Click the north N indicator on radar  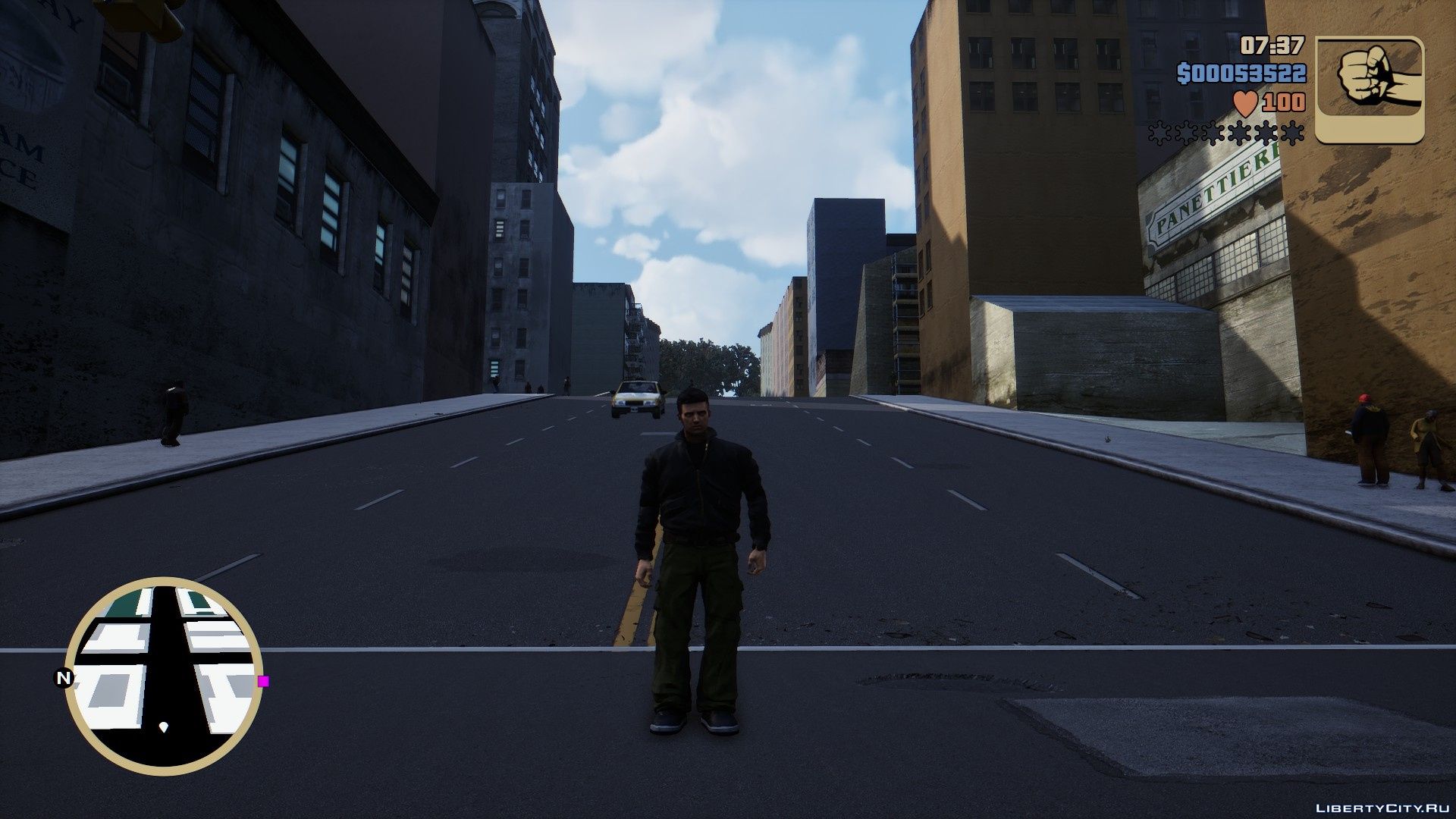tap(64, 678)
